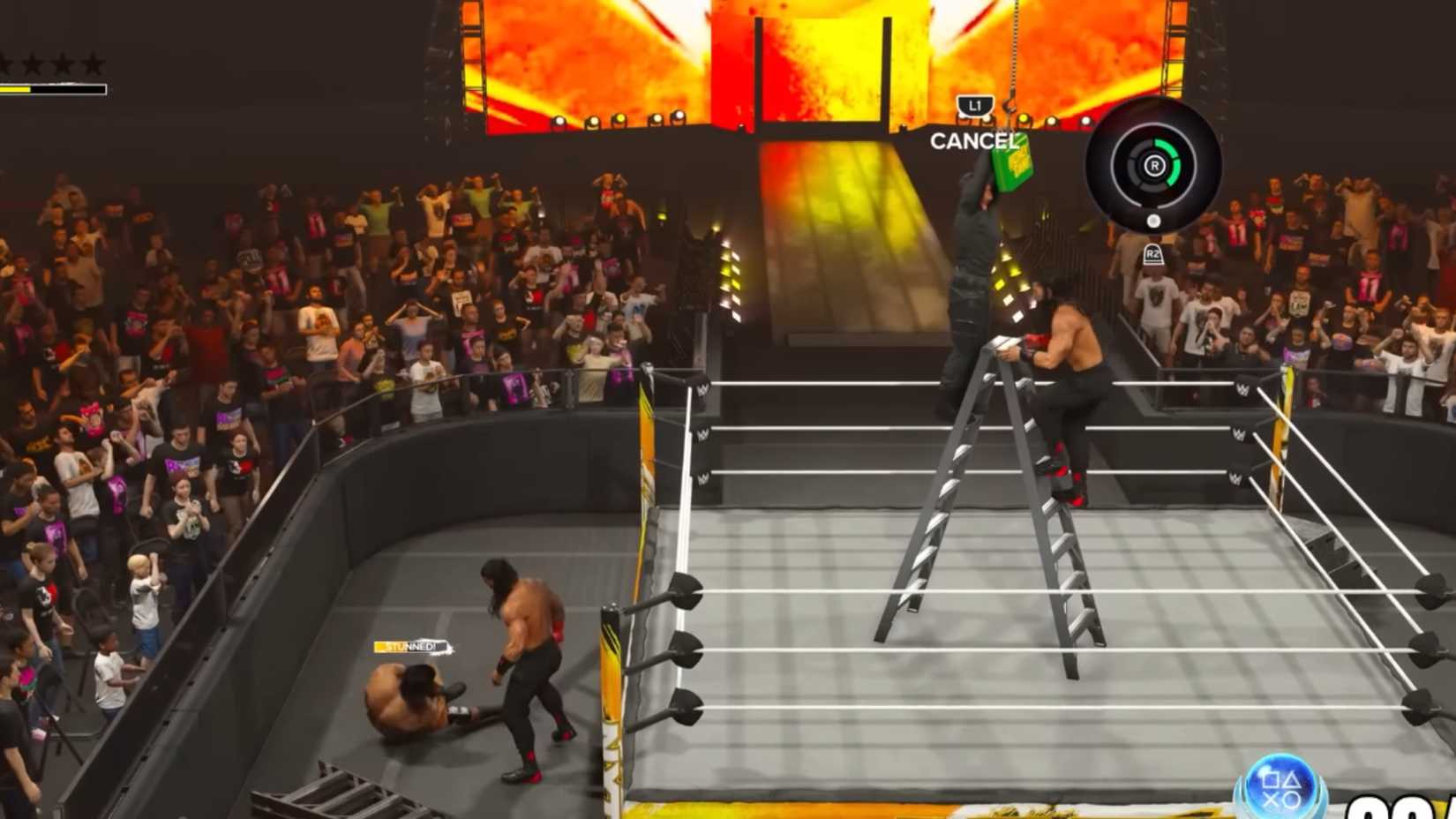
Task: Select the CANCEL prompt label
Action: (x=973, y=139)
